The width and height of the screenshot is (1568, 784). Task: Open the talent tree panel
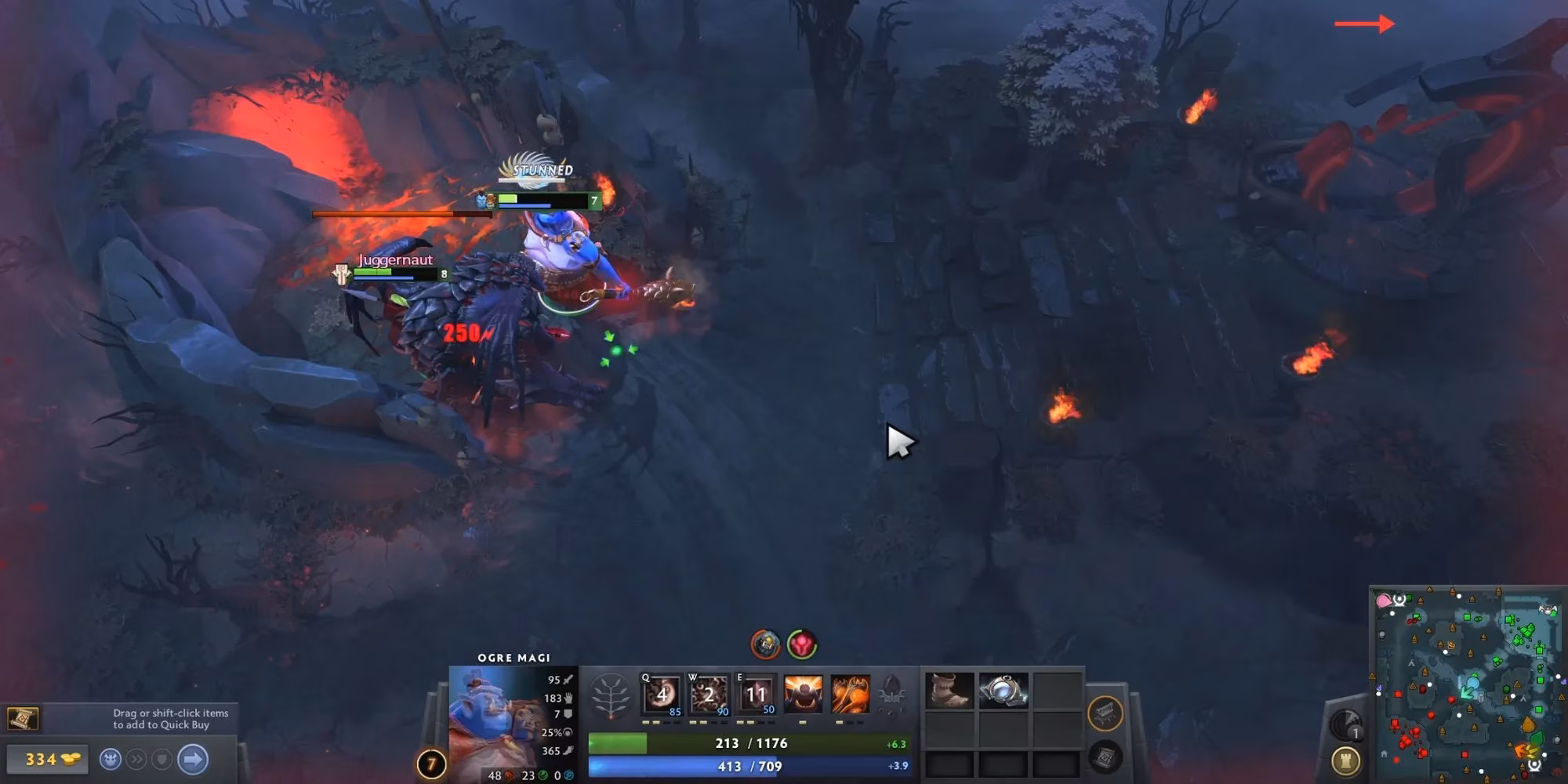pyautogui.click(x=611, y=693)
